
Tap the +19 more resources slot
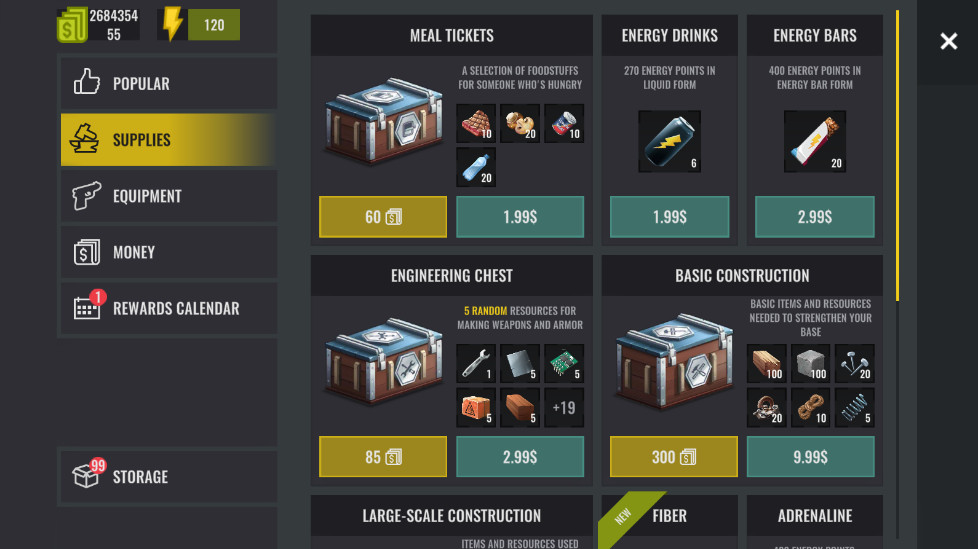coord(564,407)
